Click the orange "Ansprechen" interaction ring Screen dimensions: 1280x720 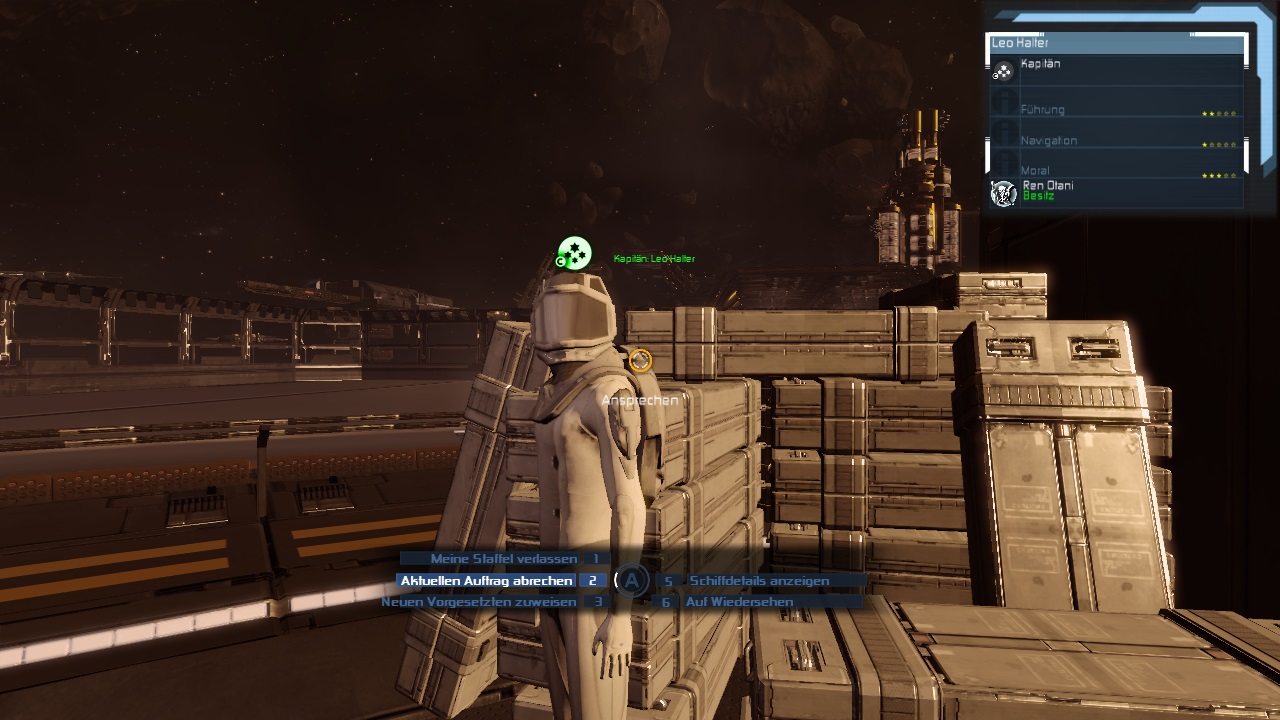(640, 360)
